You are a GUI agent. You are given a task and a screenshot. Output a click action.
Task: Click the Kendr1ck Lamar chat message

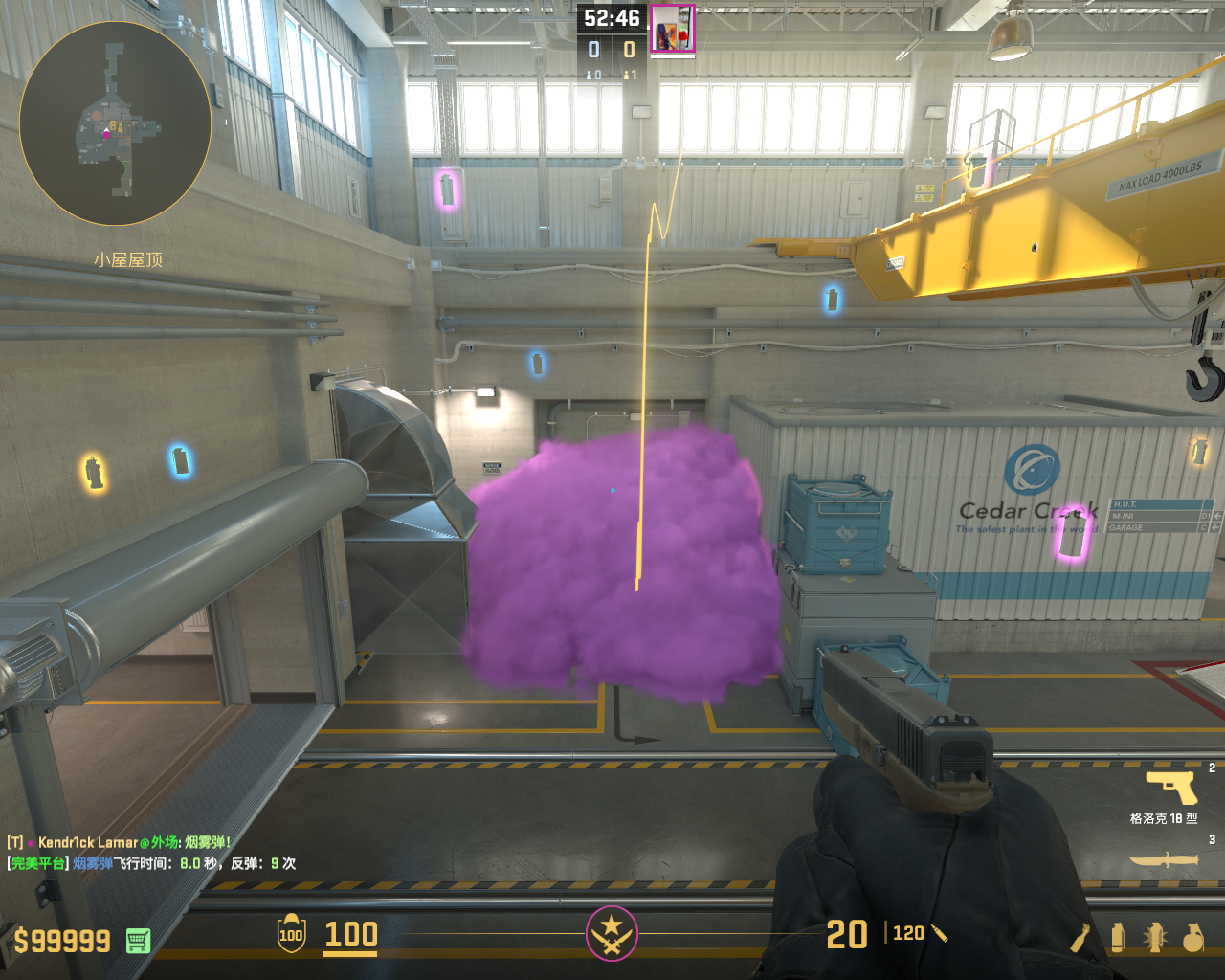pyautogui.click(x=120, y=842)
